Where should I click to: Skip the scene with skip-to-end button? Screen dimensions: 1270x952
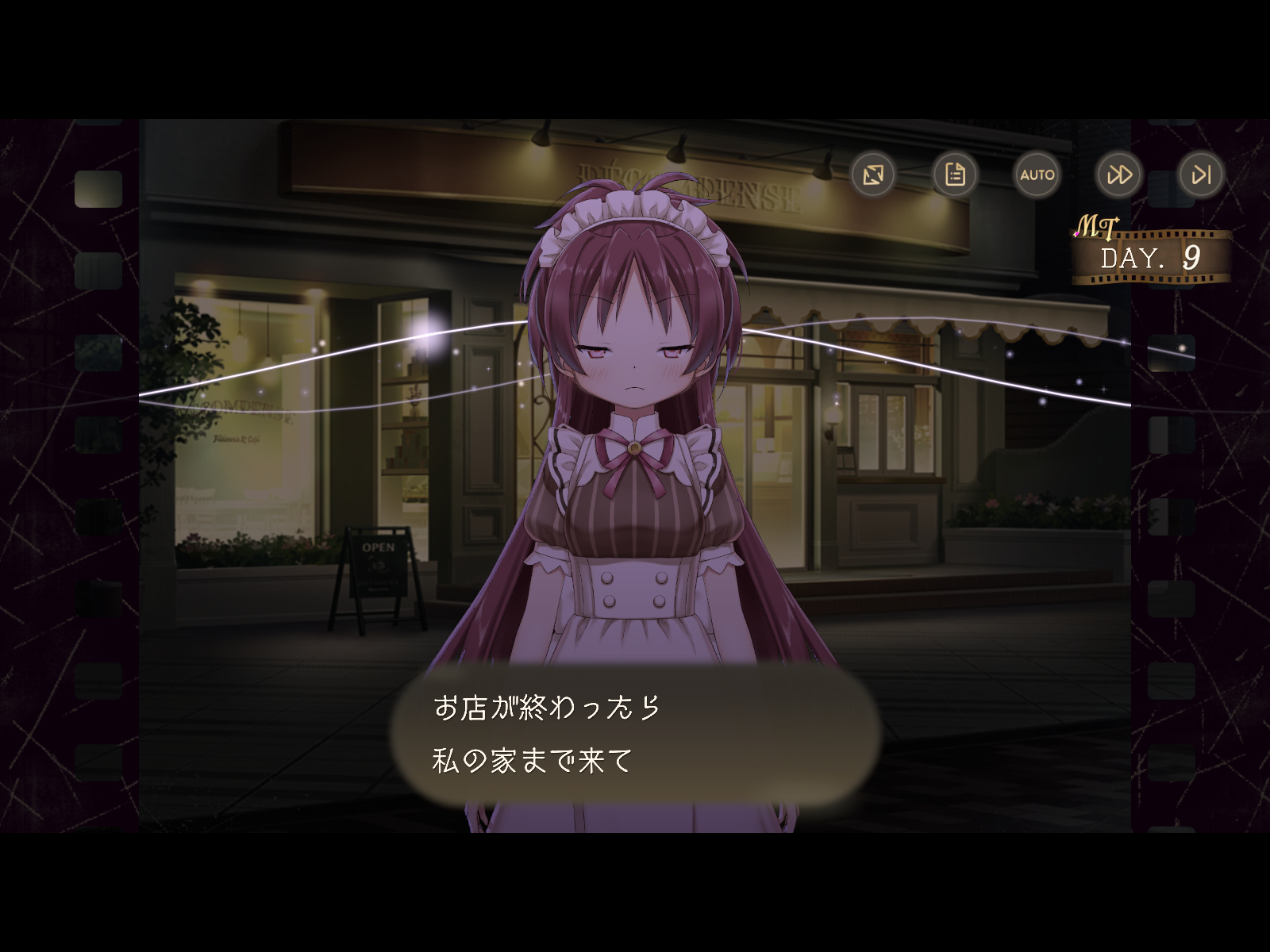pyautogui.click(x=1201, y=175)
